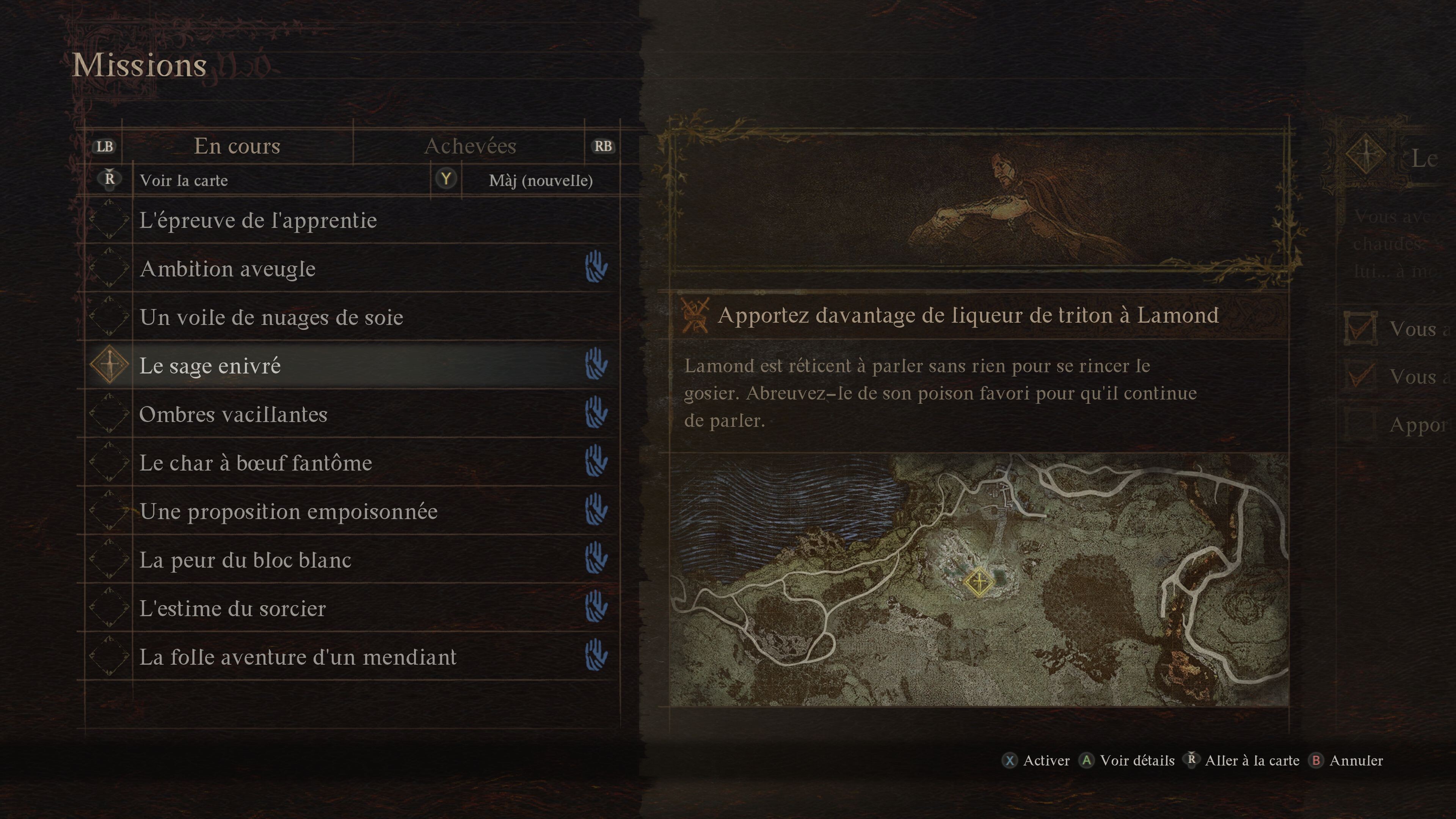Select La folle aventure d'un mendiant
This screenshot has height=819, width=1456.
(x=297, y=657)
